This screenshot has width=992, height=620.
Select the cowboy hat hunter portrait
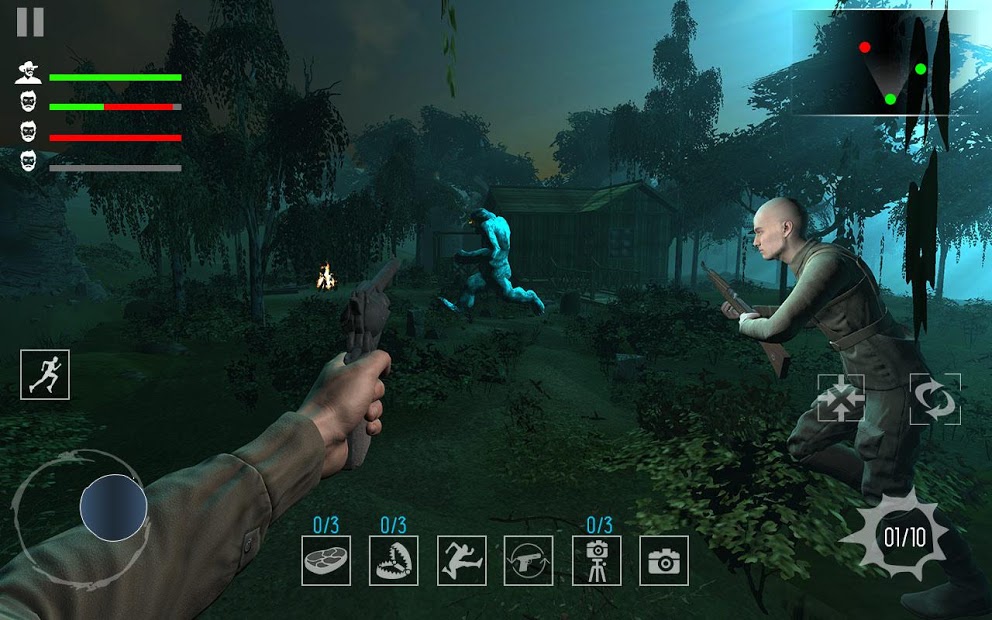tap(29, 72)
